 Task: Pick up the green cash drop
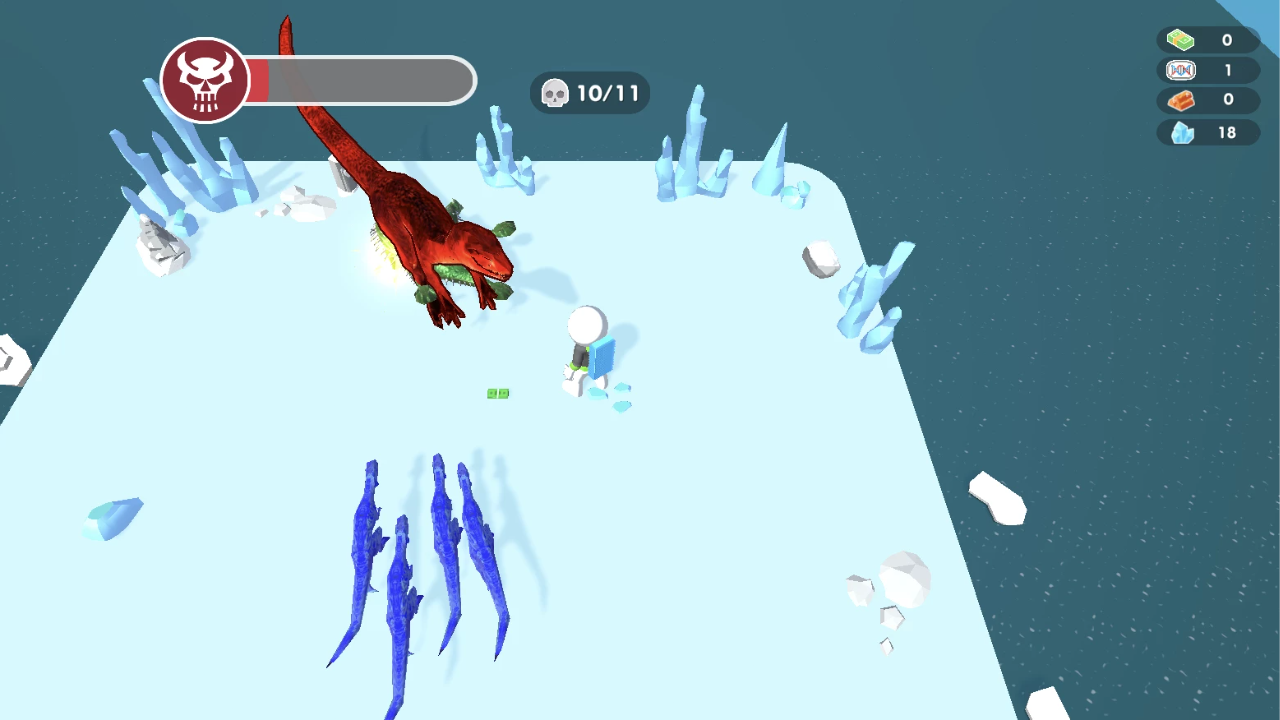(x=498, y=393)
